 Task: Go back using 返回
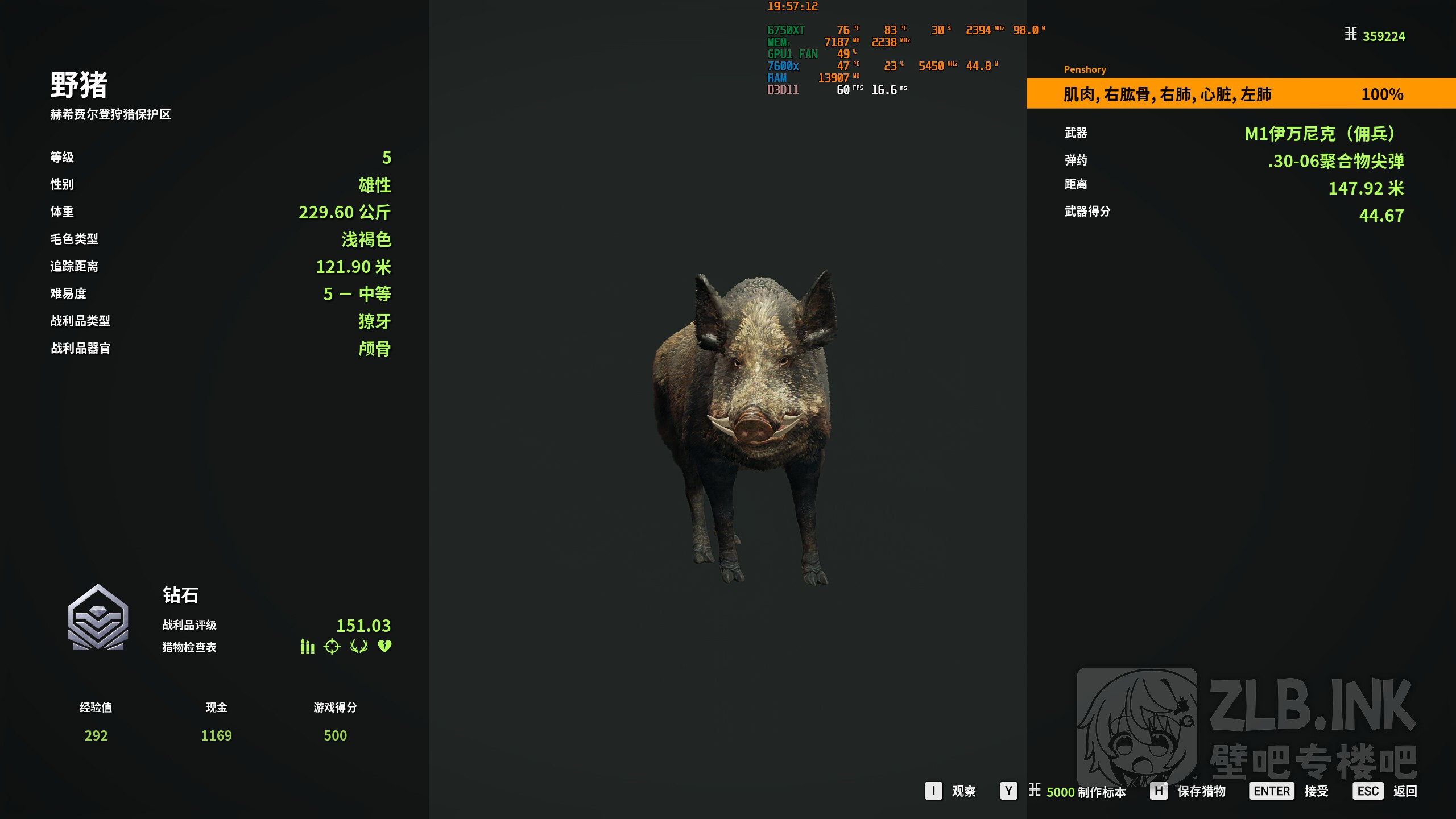tap(1385, 791)
